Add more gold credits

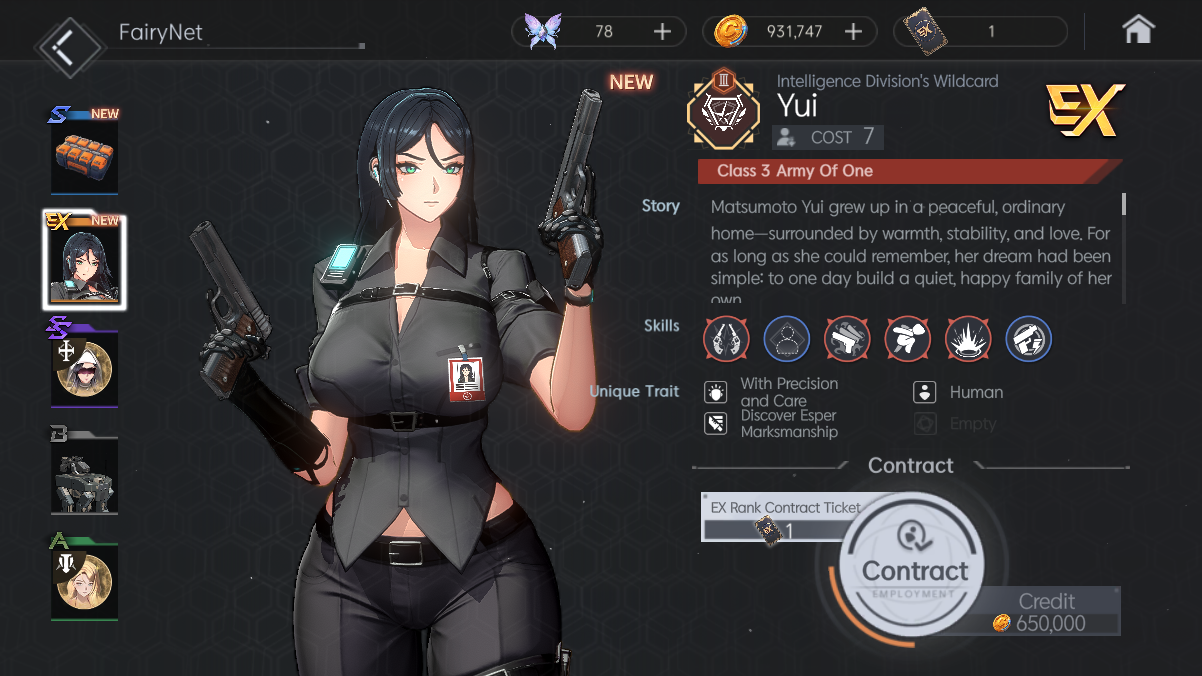853,32
